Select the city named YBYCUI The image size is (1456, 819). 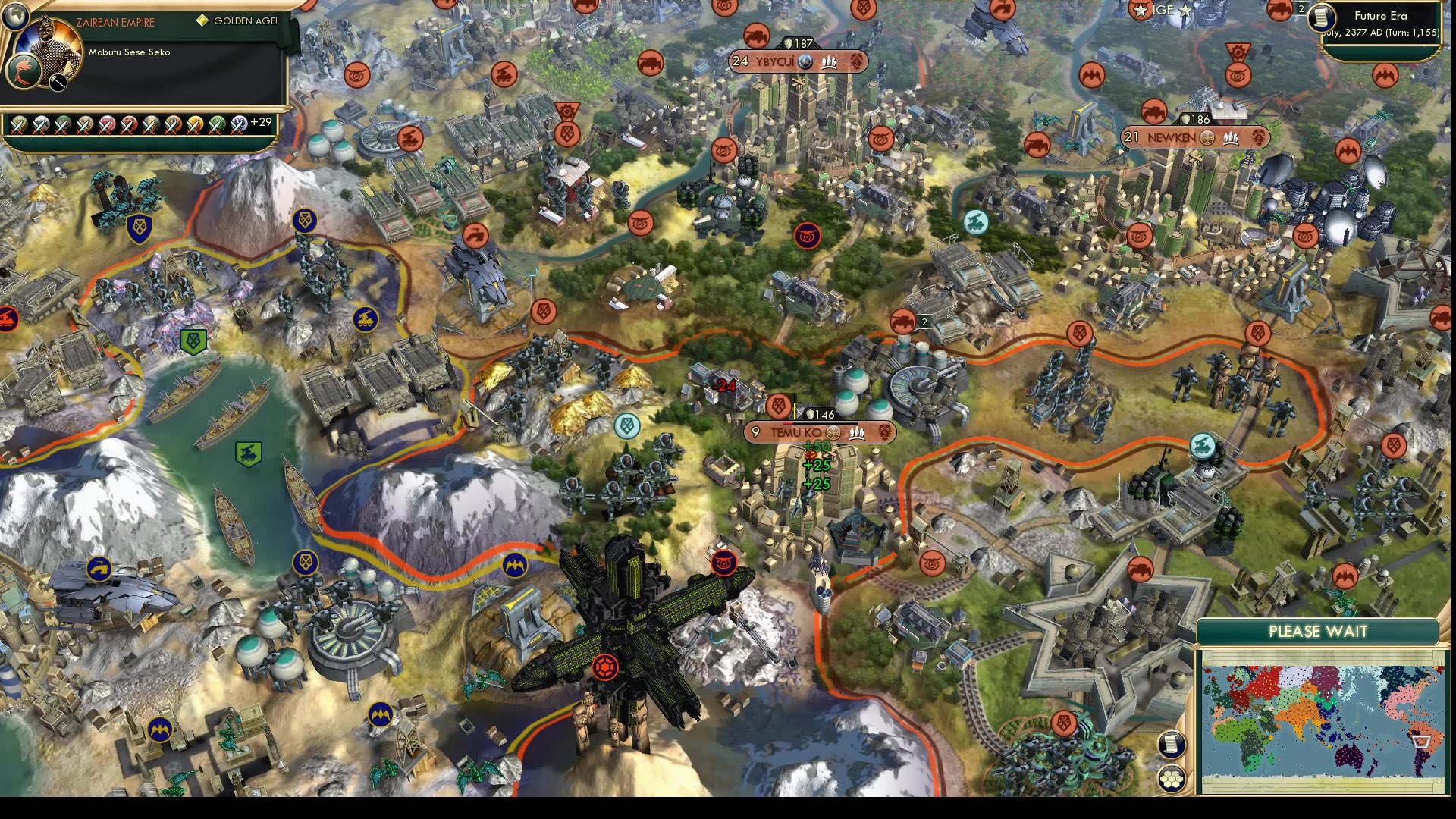pos(776,62)
